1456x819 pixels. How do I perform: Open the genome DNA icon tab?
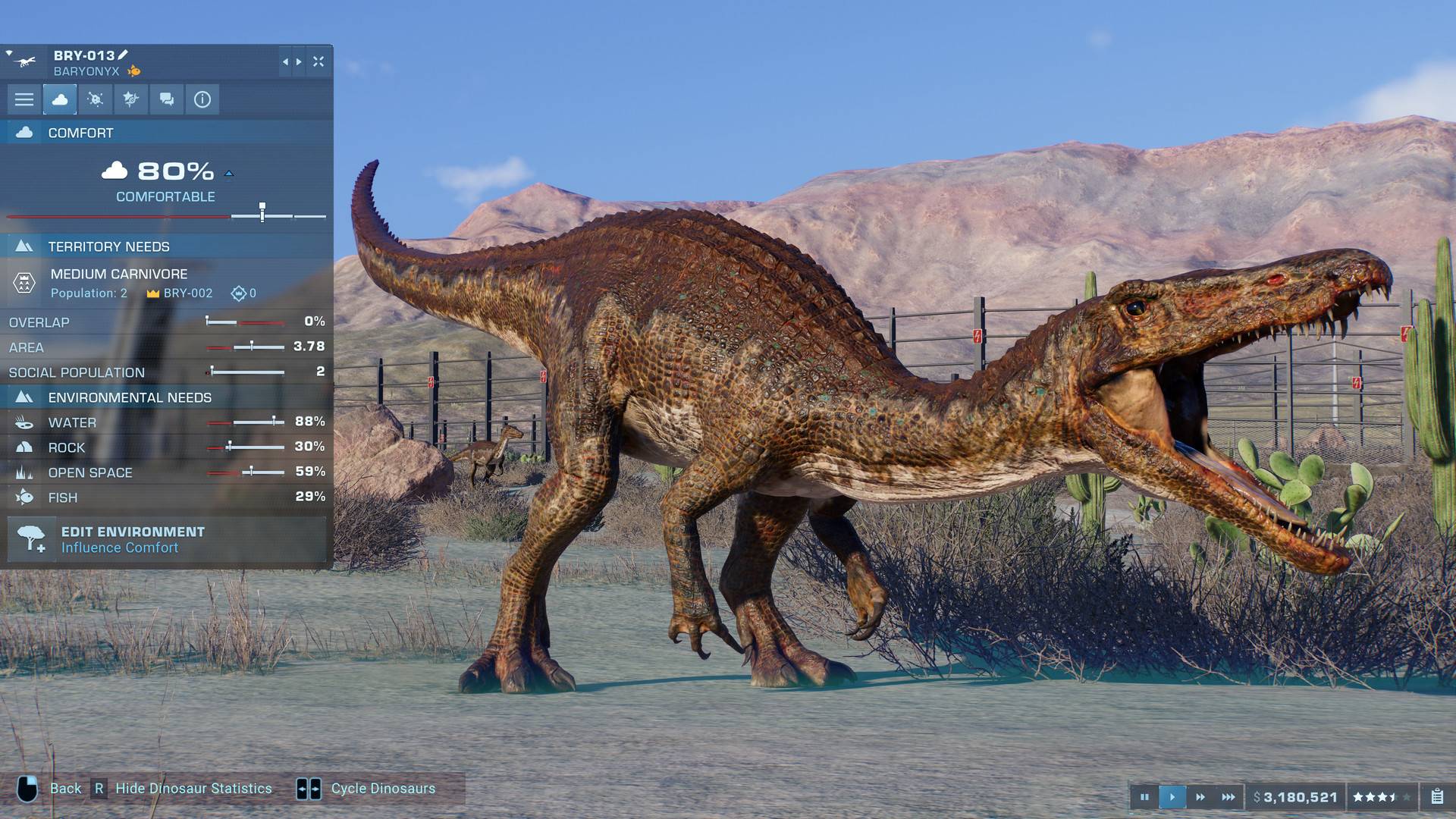click(x=130, y=99)
